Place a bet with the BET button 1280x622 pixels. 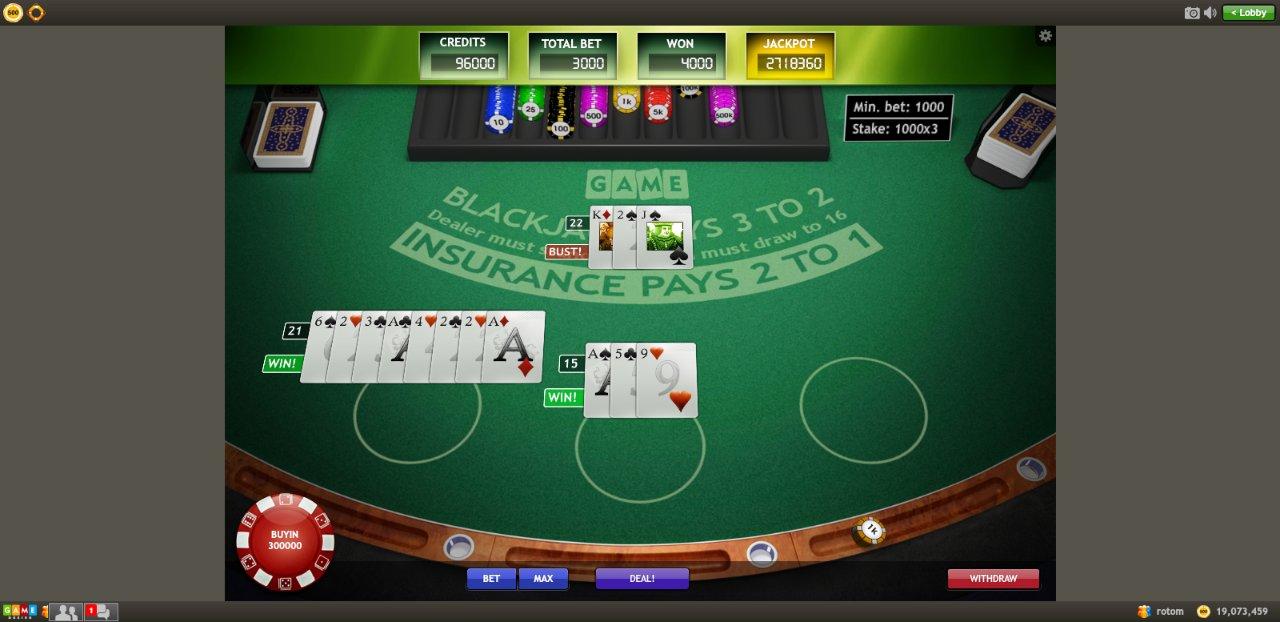[491, 578]
